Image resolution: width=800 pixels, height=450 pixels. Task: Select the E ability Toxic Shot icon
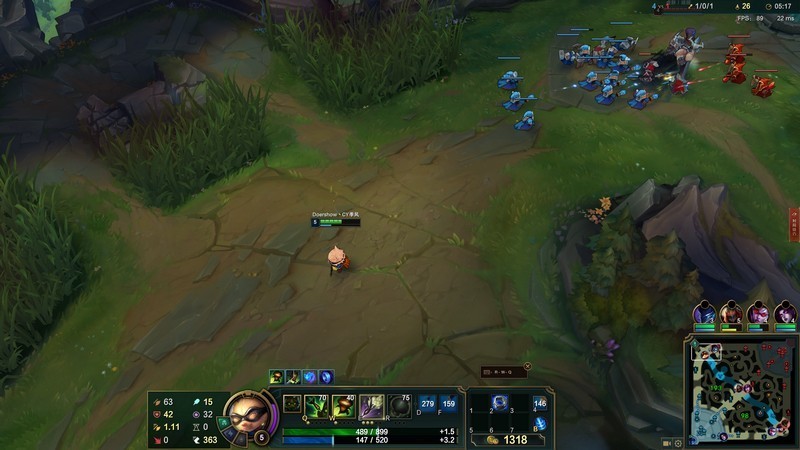371,405
